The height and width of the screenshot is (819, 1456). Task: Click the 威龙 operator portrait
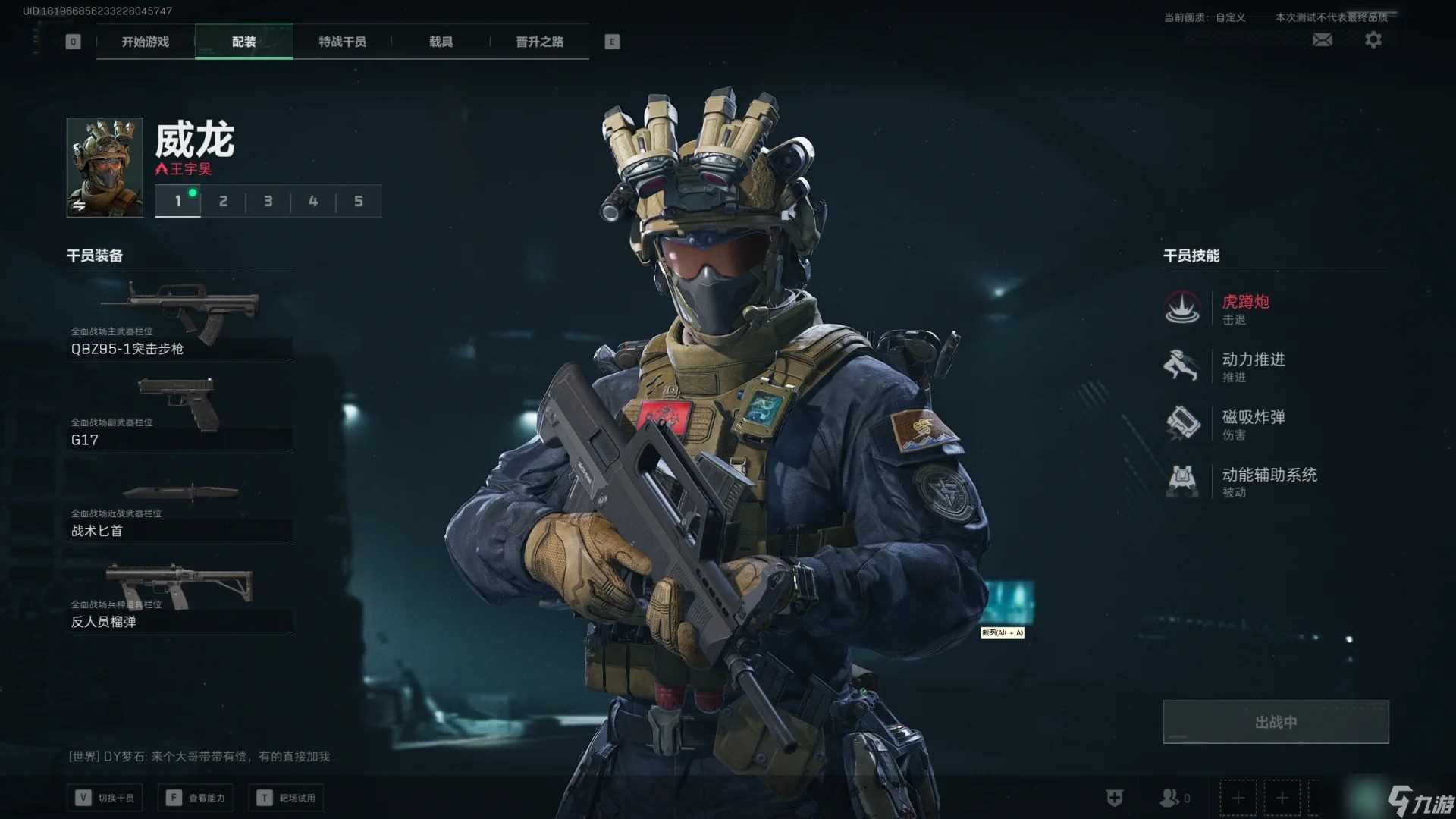[x=105, y=167]
